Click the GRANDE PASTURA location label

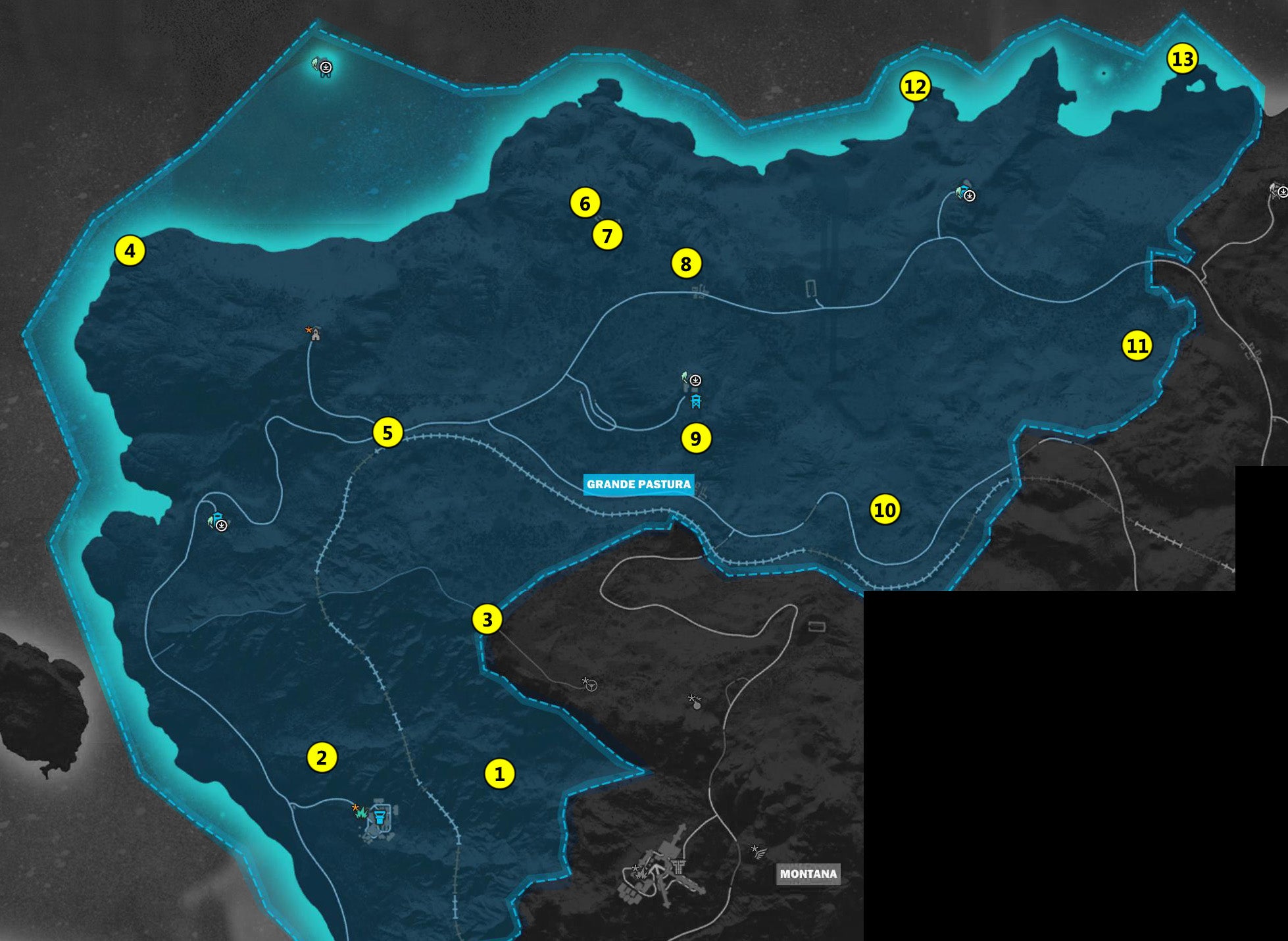639,484
